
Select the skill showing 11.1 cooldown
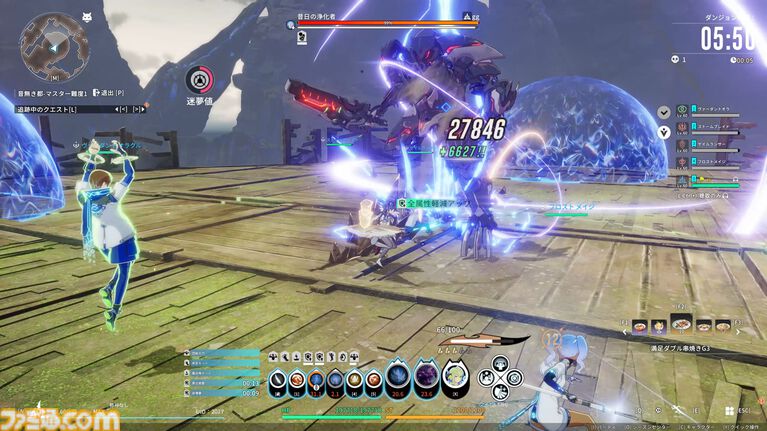click(318, 380)
